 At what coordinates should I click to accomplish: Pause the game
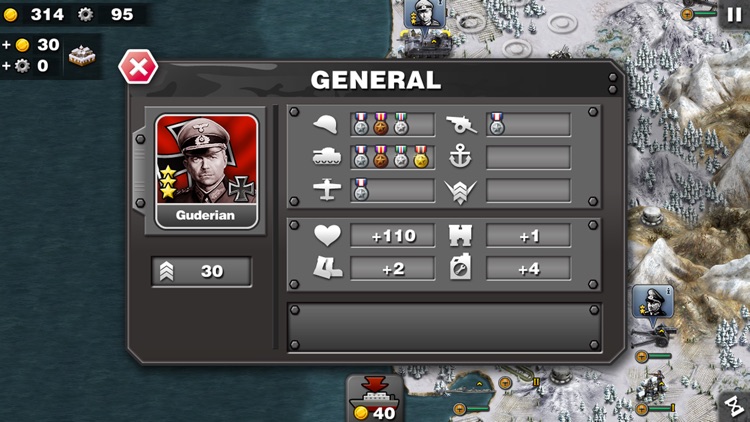point(733,13)
